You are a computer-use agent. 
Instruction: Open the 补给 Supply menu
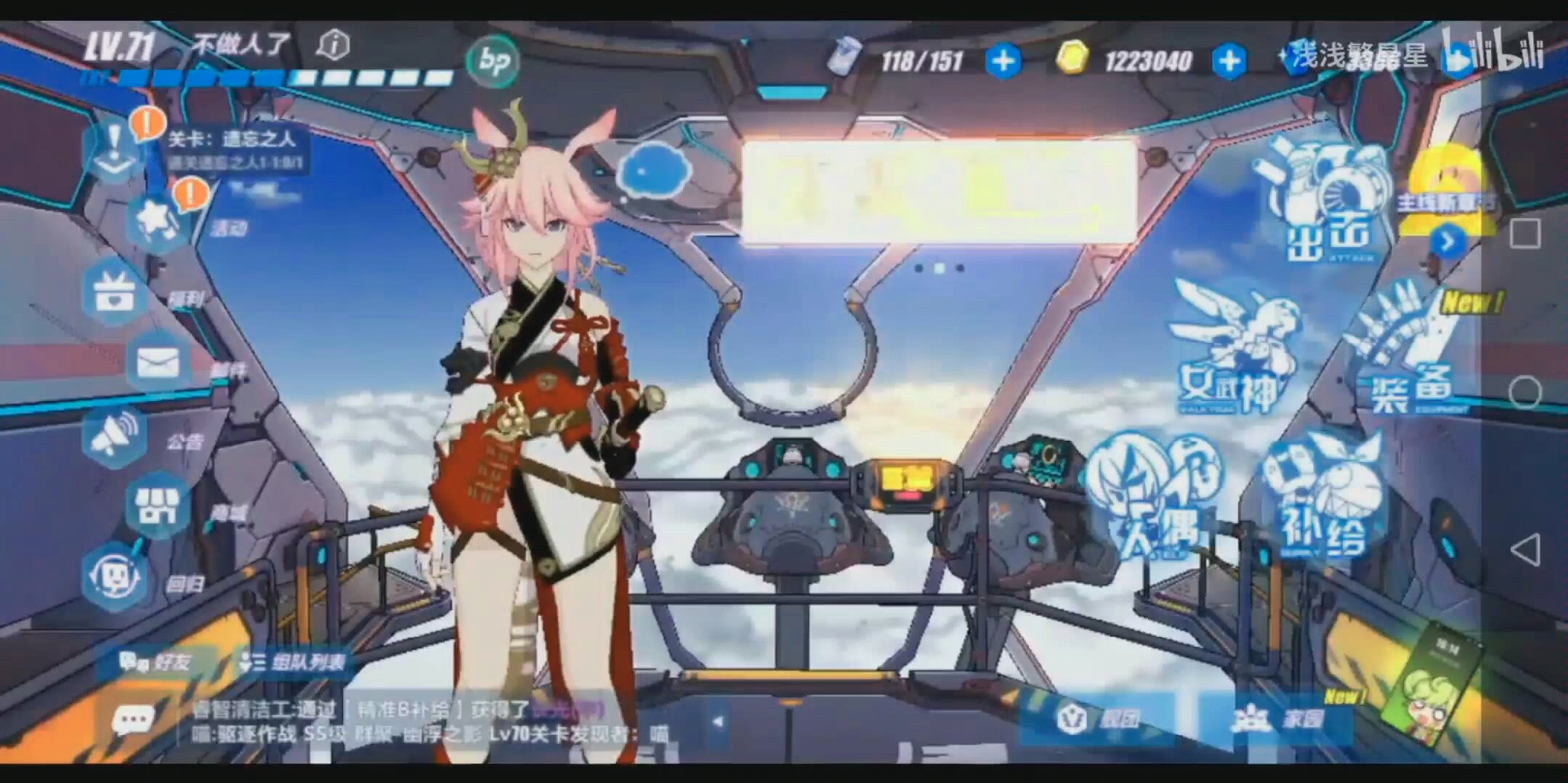point(1322,501)
